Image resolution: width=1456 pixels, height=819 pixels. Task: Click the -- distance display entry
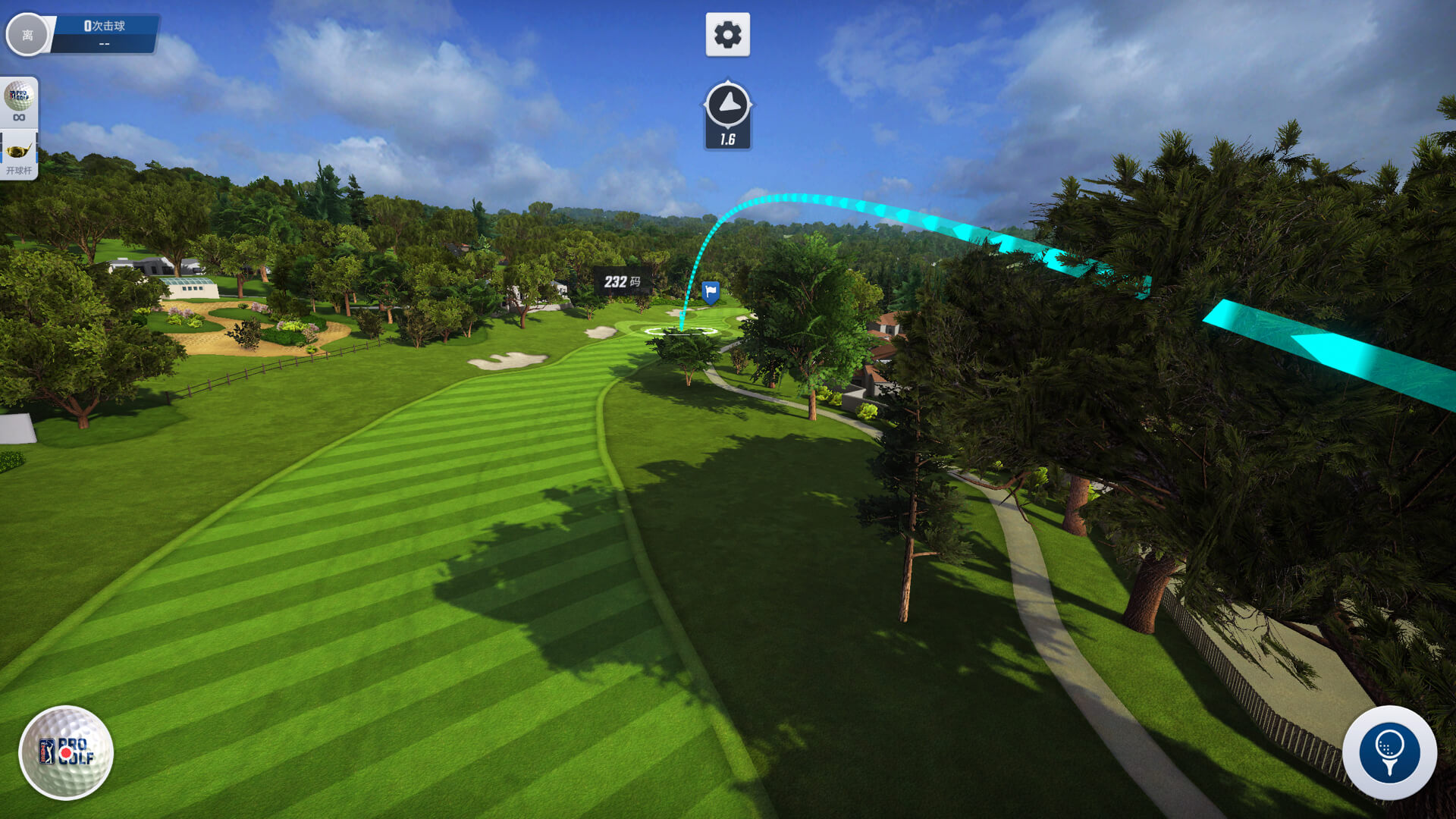(102, 43)
